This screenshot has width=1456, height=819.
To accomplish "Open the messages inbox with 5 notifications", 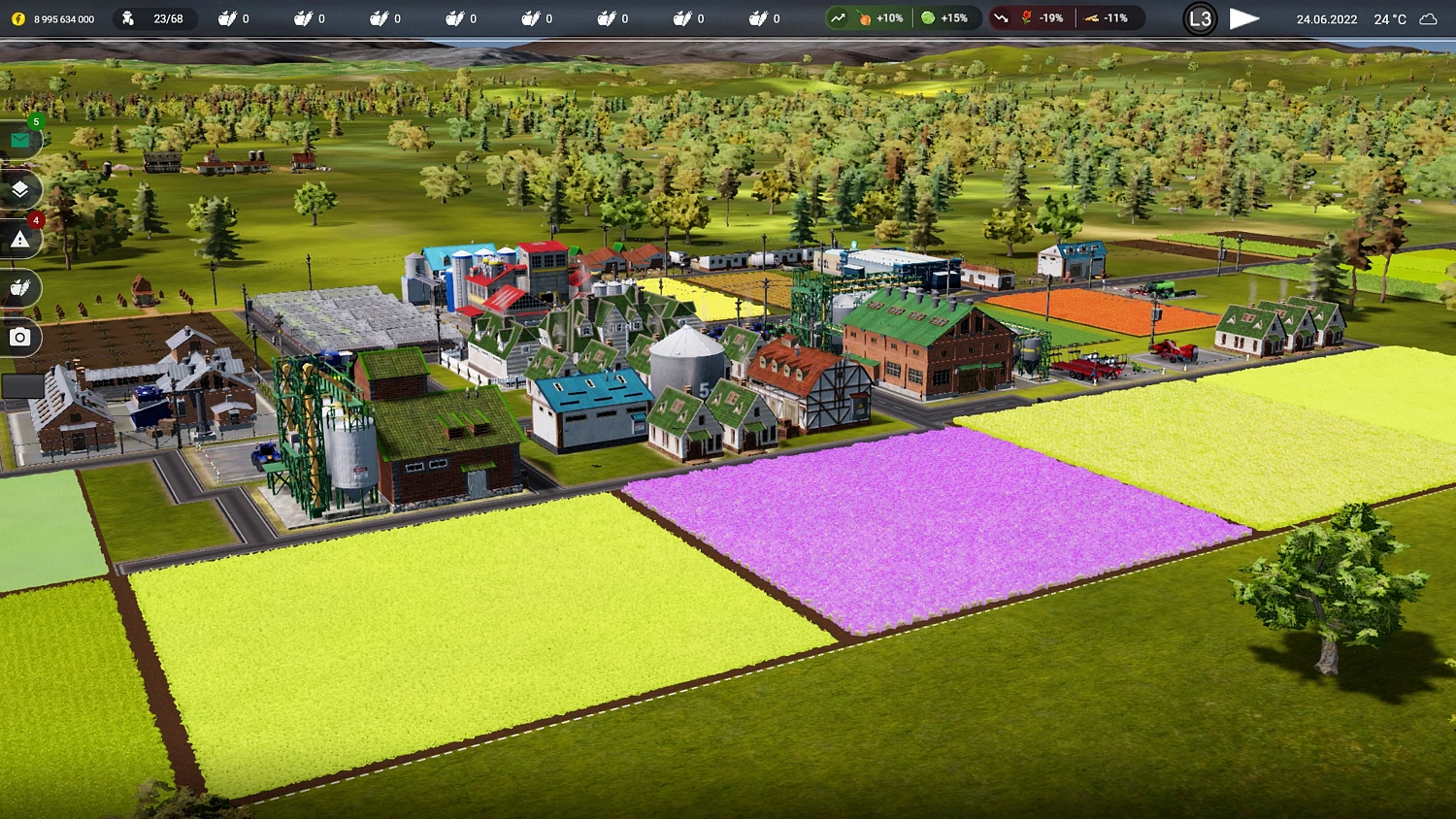I will pos(19,140).
